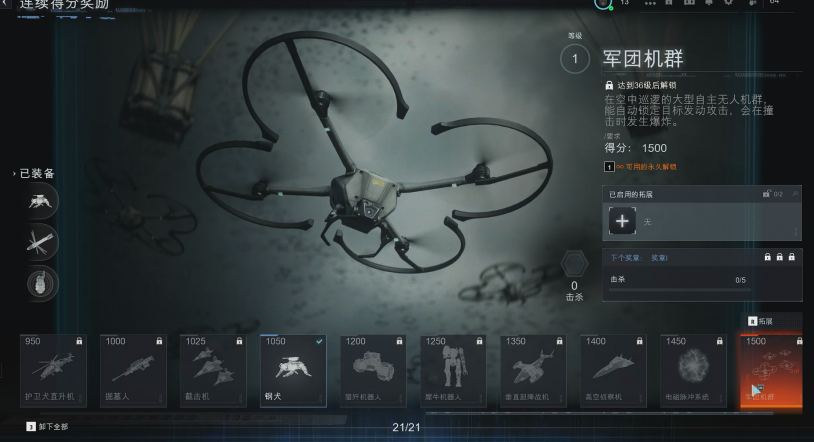Viewport: 814px width, 442px height.
Task: Open the equipped robot dog slot
Action: [42, 201]
